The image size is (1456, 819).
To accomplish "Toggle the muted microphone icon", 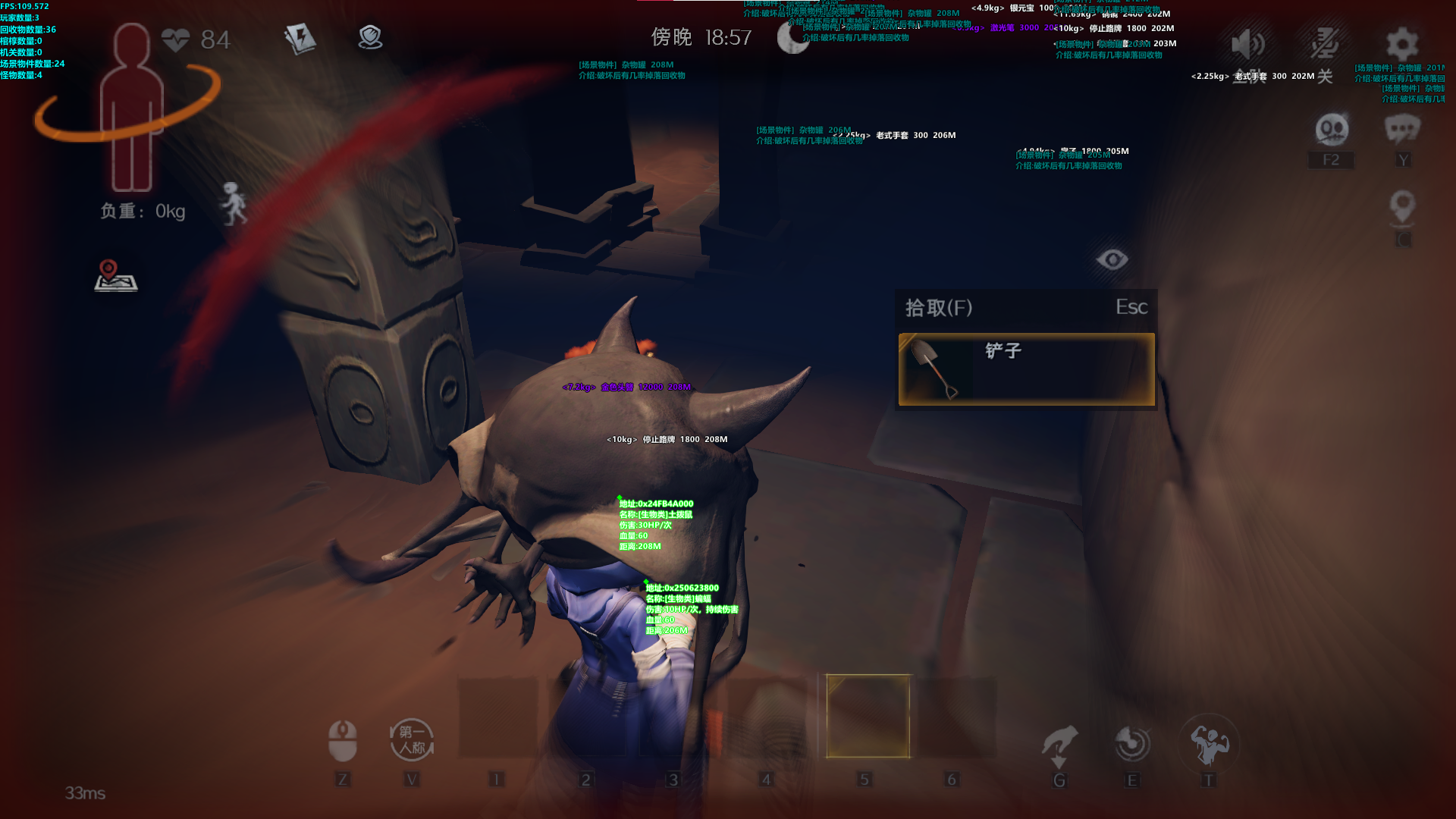I will coord(1324,45).
